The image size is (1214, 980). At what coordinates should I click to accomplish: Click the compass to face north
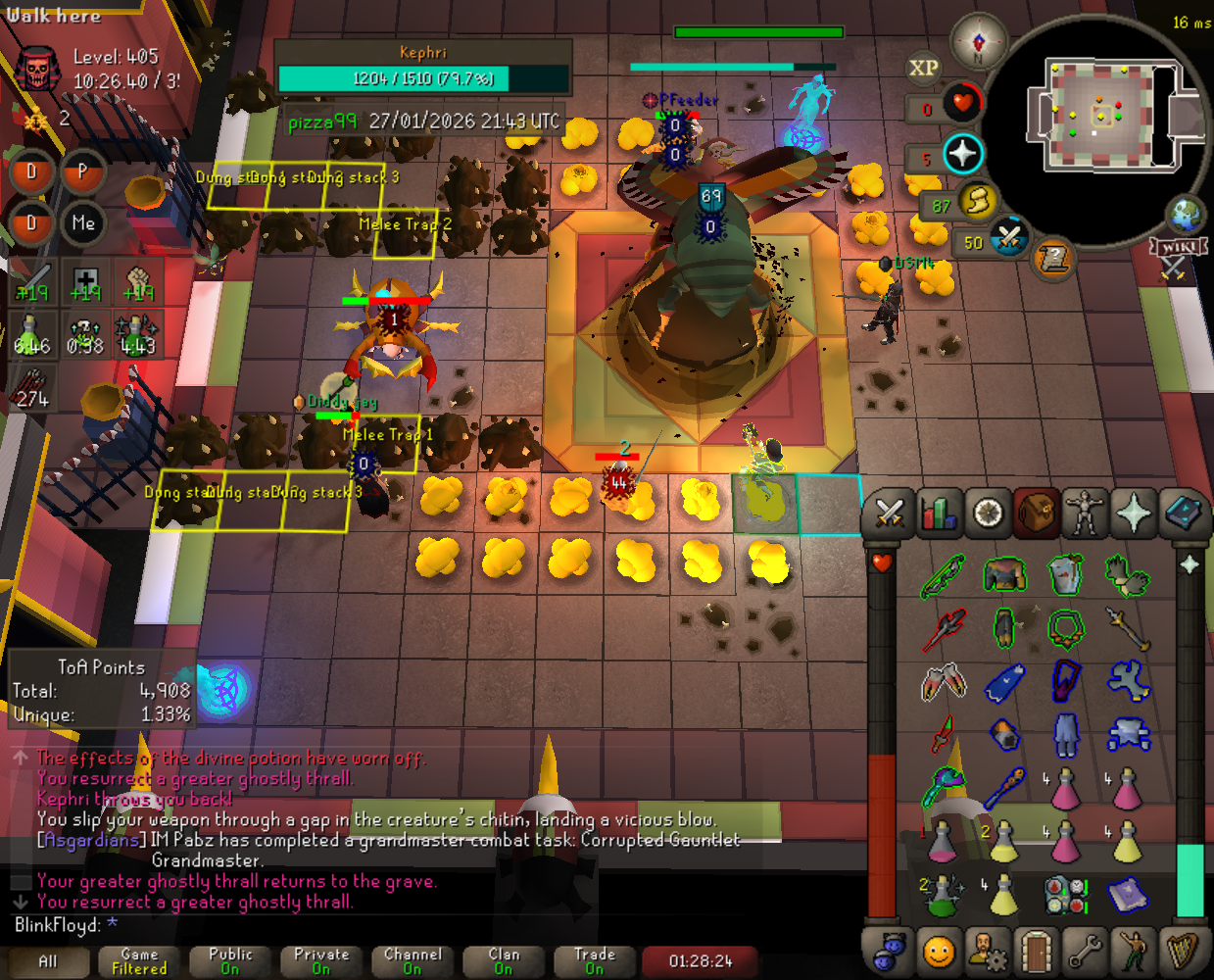[978, 42]
